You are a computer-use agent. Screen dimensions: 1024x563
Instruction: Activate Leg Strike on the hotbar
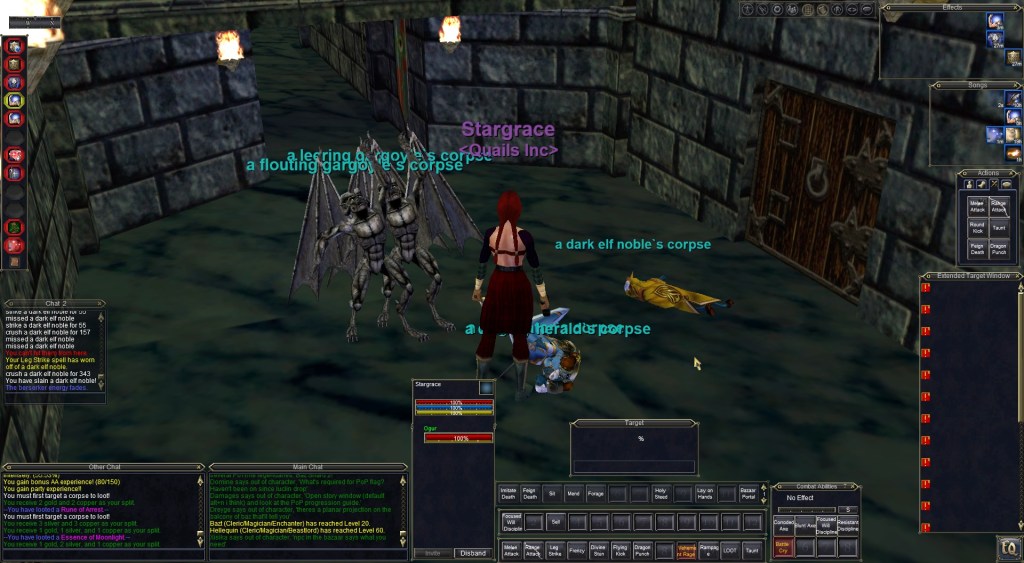tap(554, 549)
